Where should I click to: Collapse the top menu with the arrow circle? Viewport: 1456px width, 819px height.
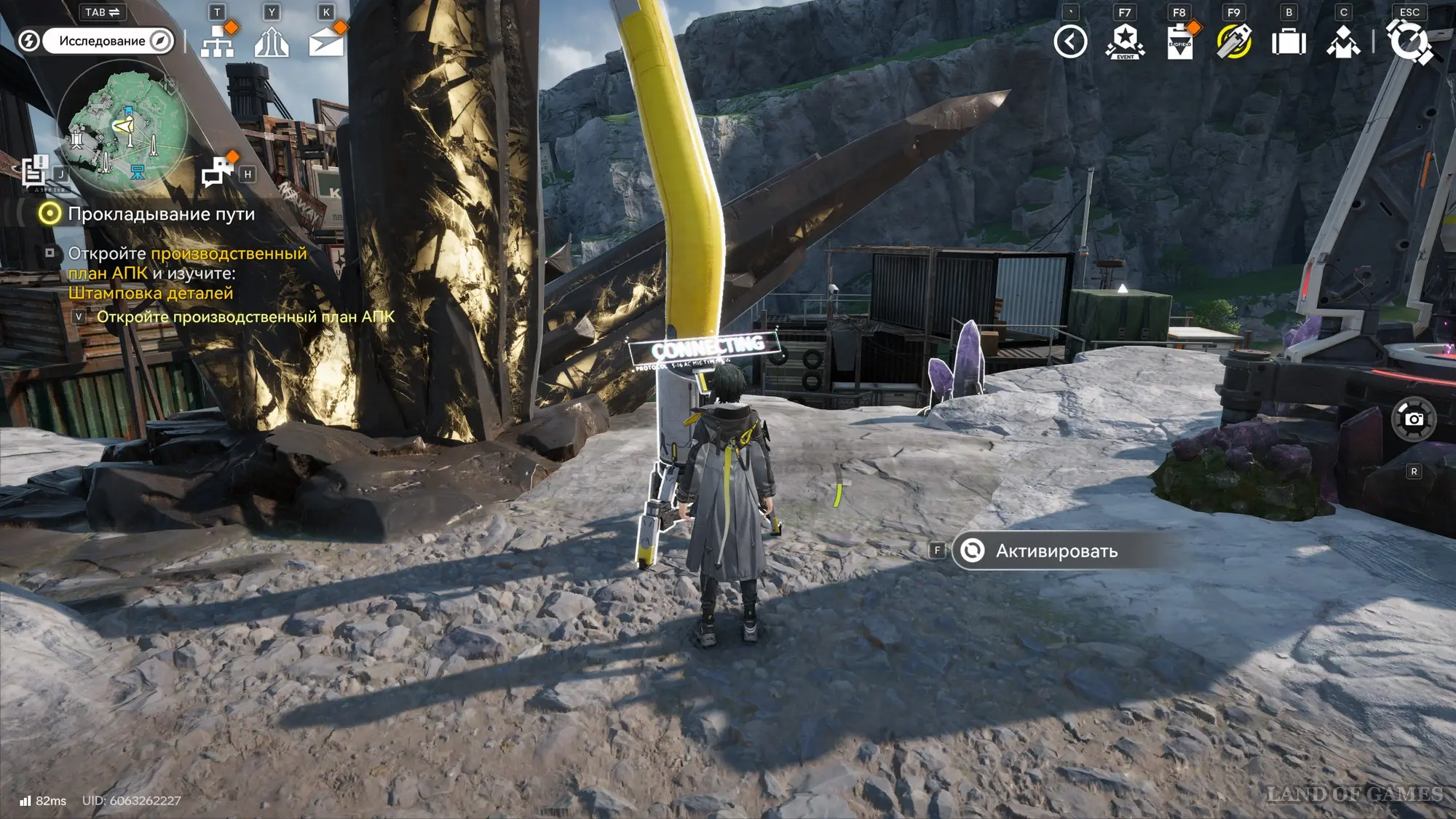tap(1070, 41)
